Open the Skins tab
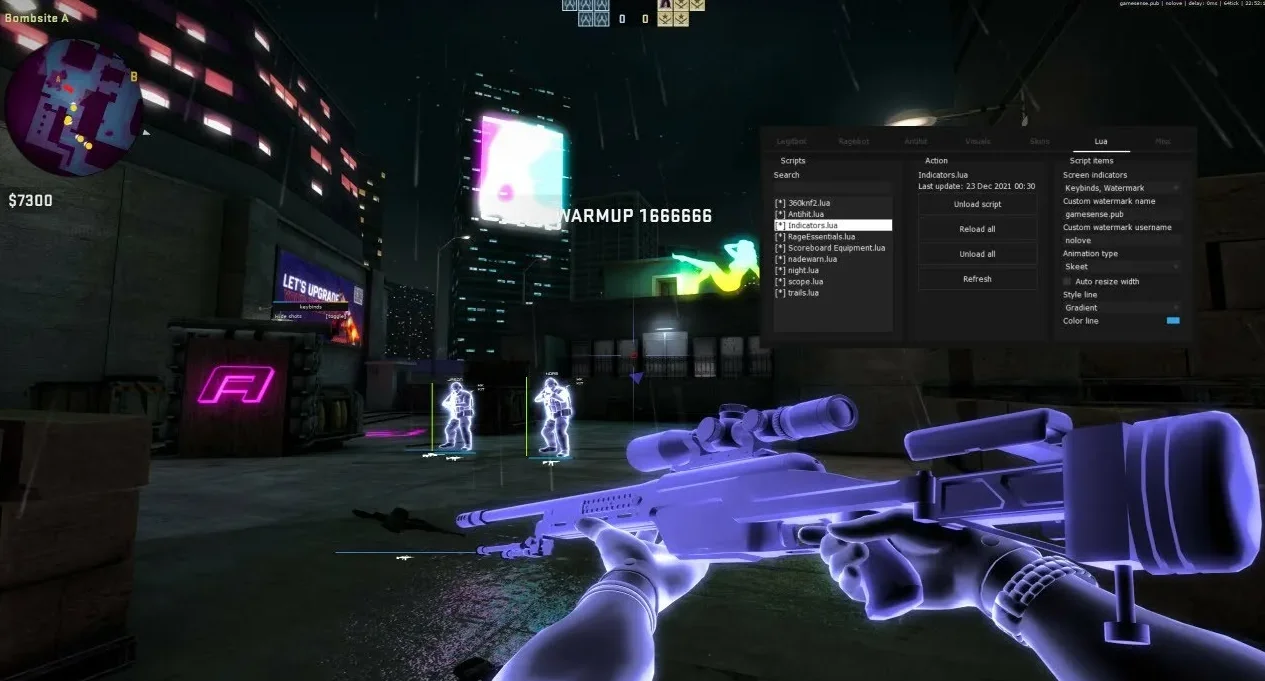Screen dimensions: 1265x681 1040,142
